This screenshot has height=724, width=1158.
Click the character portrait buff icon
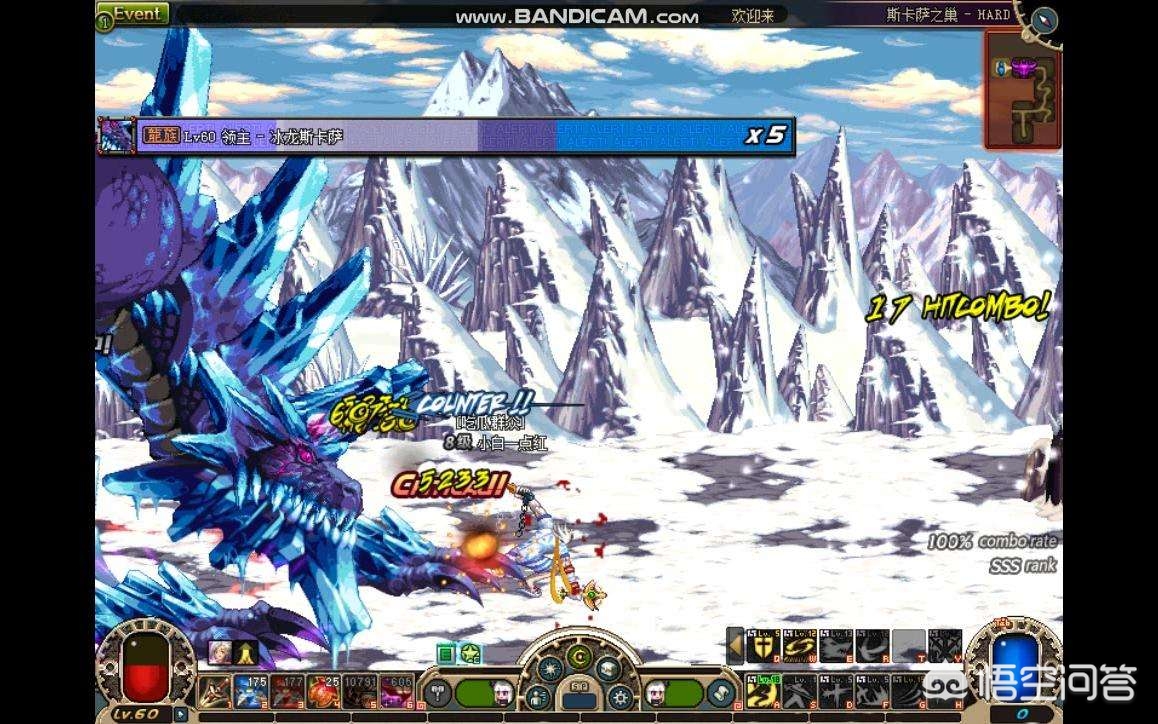[219, 653]
